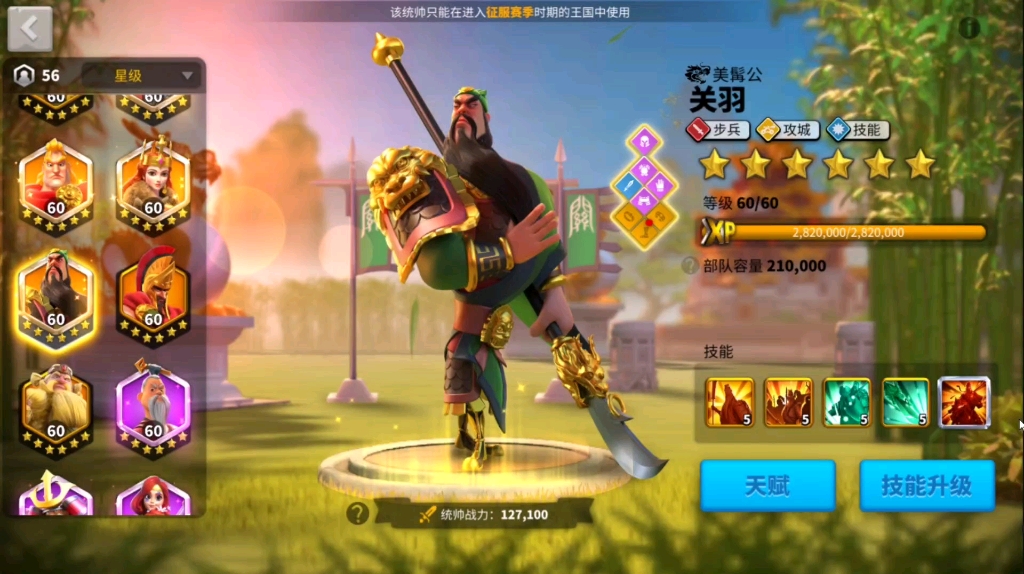Open the fifth red expertise skill
The height and width of the screenshot is (574, 1024).
coord(964,402)
